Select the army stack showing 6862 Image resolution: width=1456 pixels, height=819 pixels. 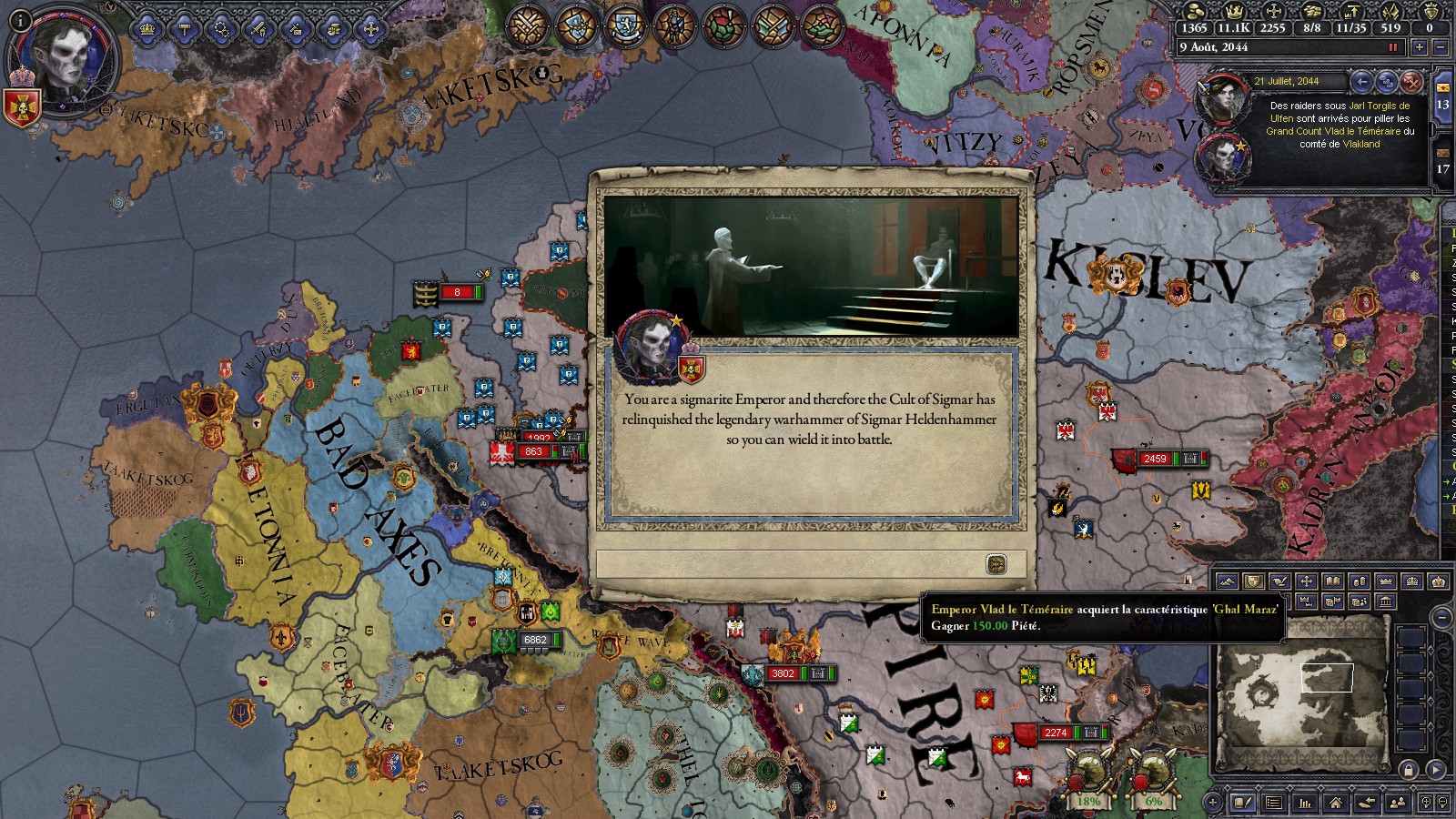coord(535,641)
